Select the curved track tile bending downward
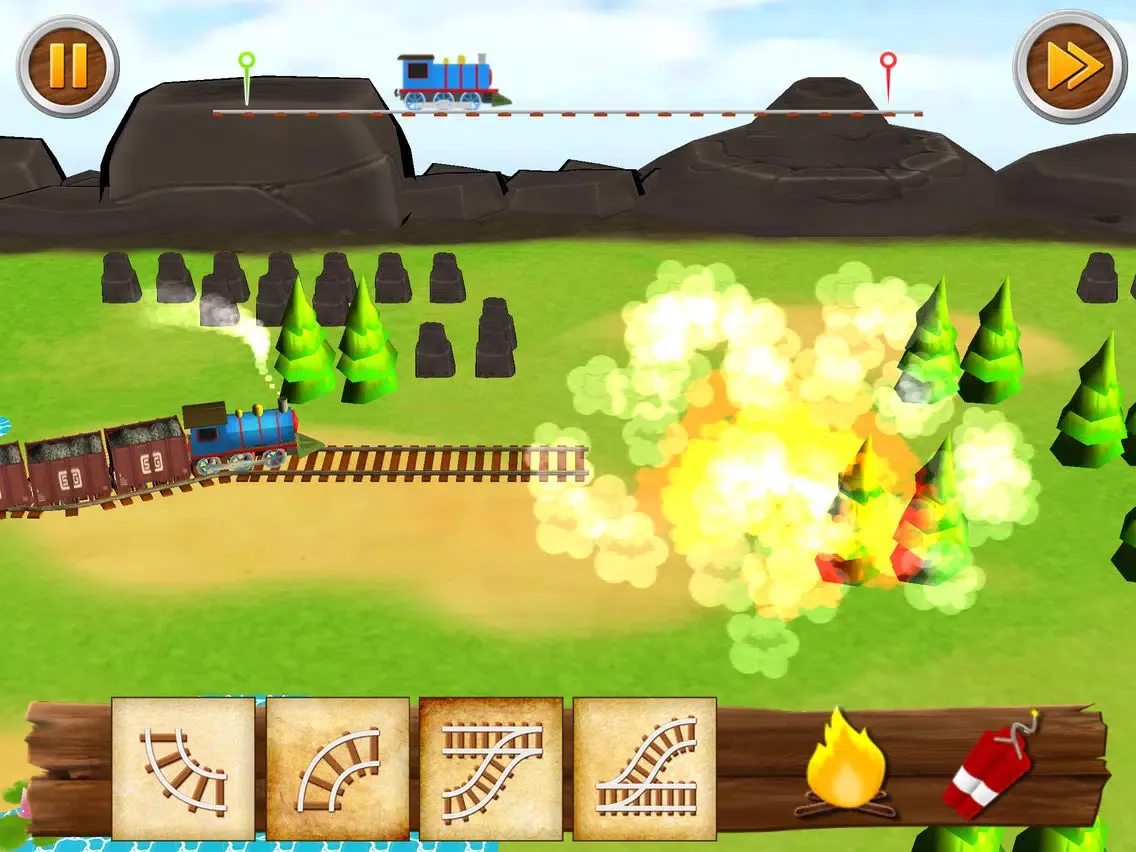 pos(183,768)
